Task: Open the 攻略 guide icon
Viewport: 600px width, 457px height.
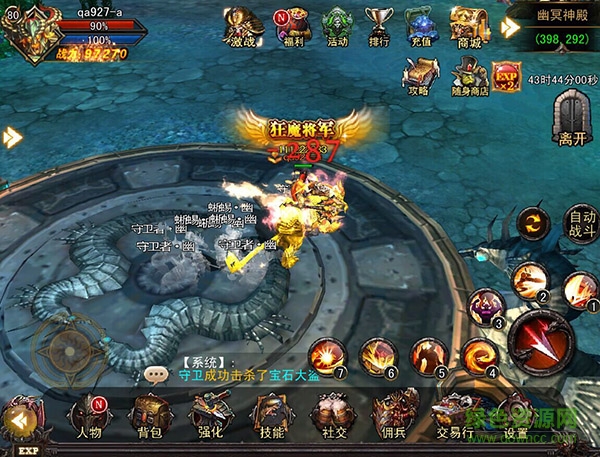Action: pyautogui.click(x=419, y=73)
